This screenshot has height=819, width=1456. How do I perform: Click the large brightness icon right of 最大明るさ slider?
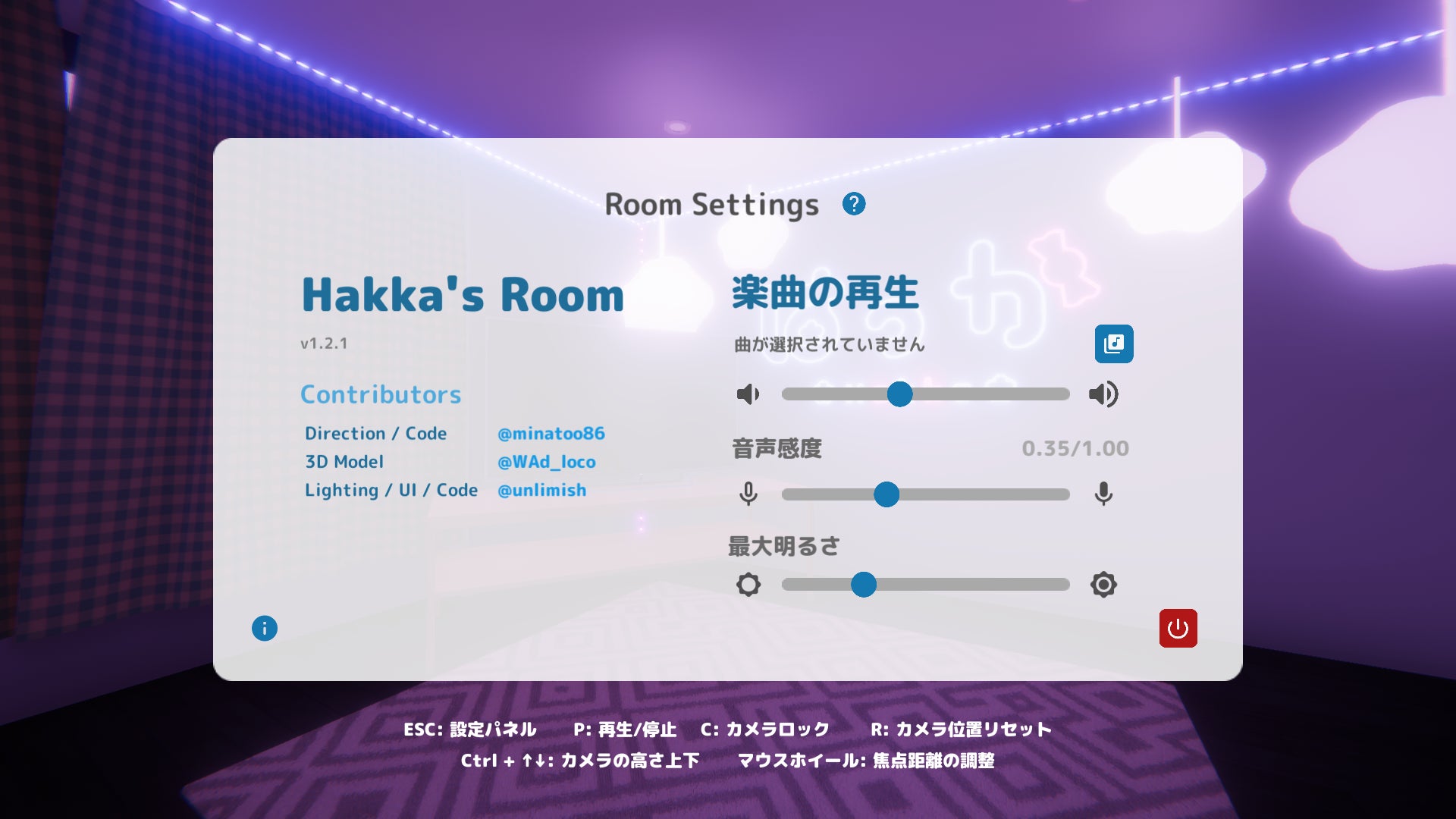(x=1104, y=585)
